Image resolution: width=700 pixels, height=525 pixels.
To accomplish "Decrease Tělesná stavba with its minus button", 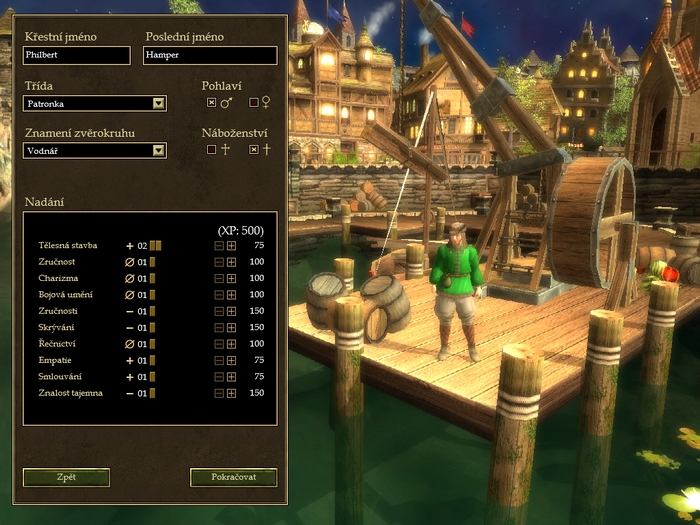I will [219, 246].
